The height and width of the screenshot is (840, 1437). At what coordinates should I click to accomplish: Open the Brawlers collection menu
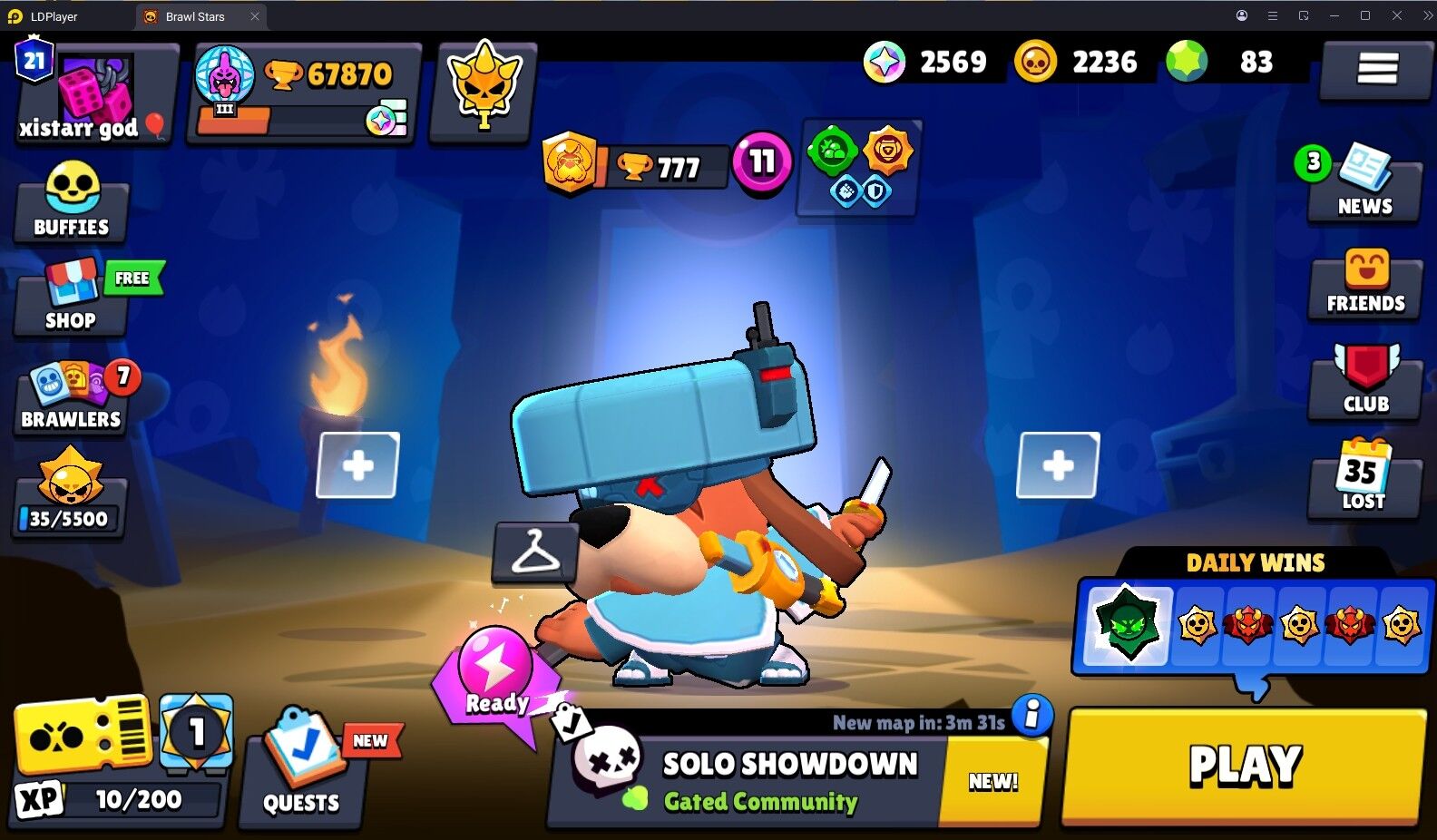pos(71,397)
